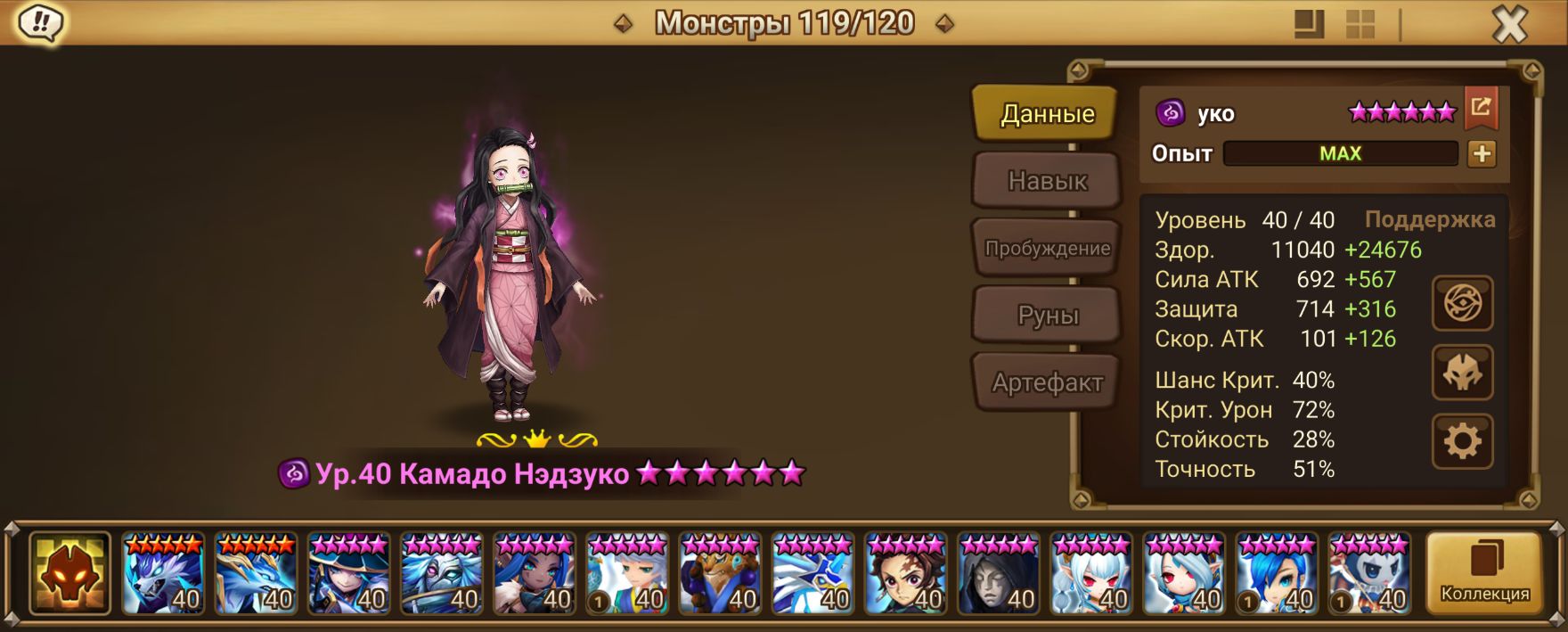The image size is (1568, 632).
Task: Switch to the grid view layout
Action: click(1360, 24)
